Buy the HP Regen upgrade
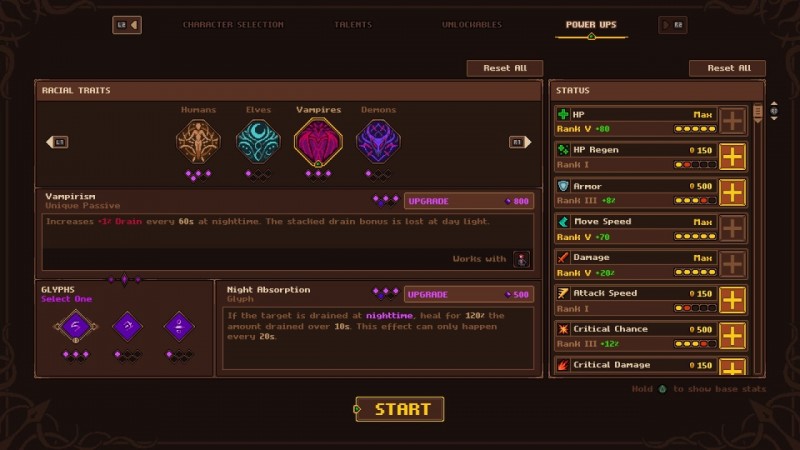This screenshot has width=800, height=450. [733, 157]
